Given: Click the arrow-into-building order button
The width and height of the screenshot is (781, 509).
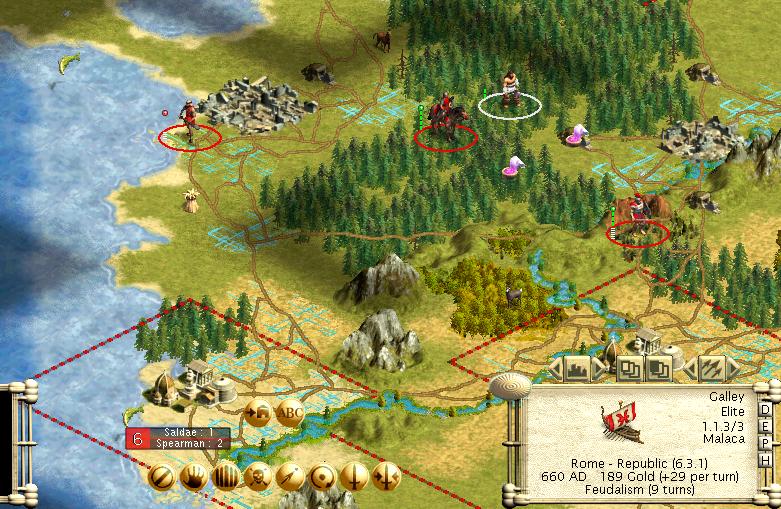Looking at the screenshot, I should click(258, 413).
